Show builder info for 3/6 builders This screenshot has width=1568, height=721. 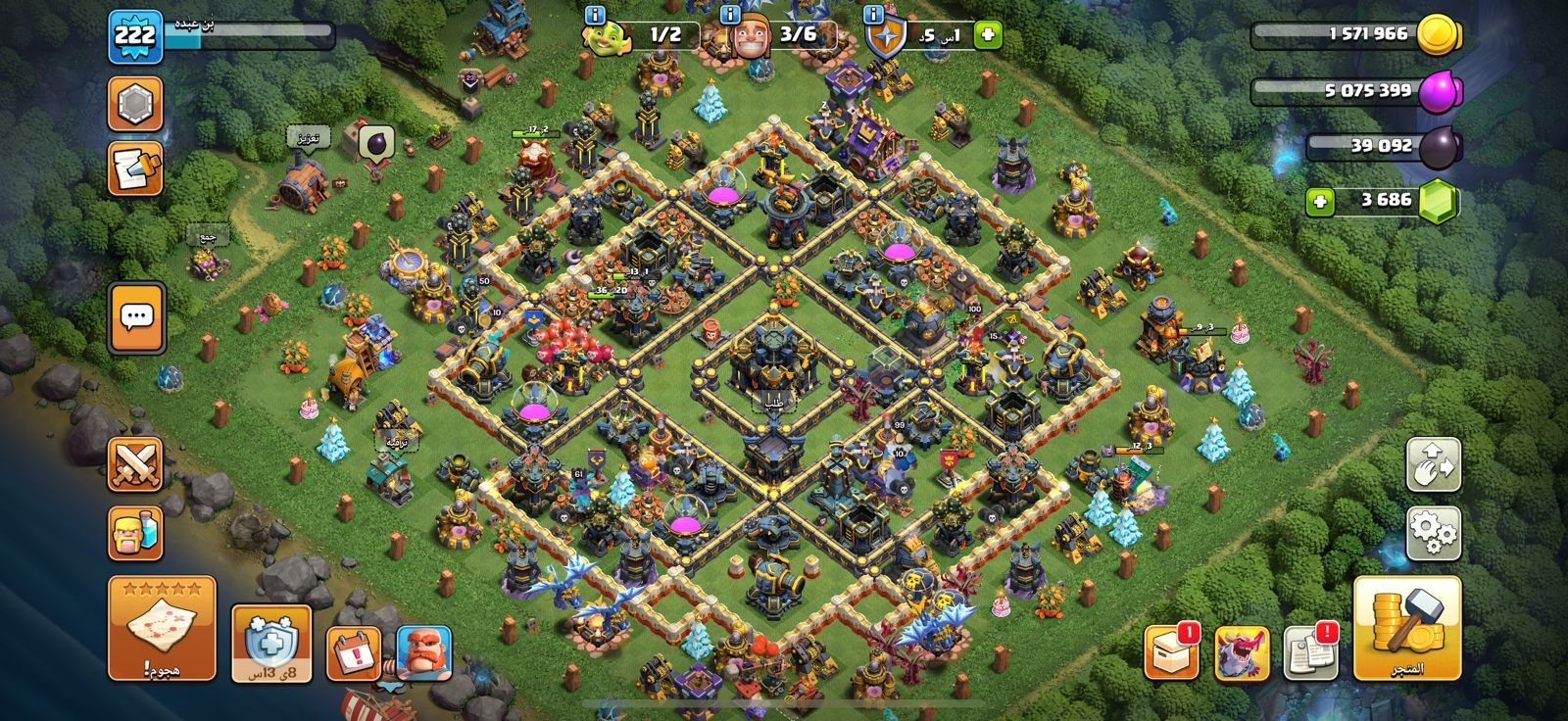coord(730,16)
